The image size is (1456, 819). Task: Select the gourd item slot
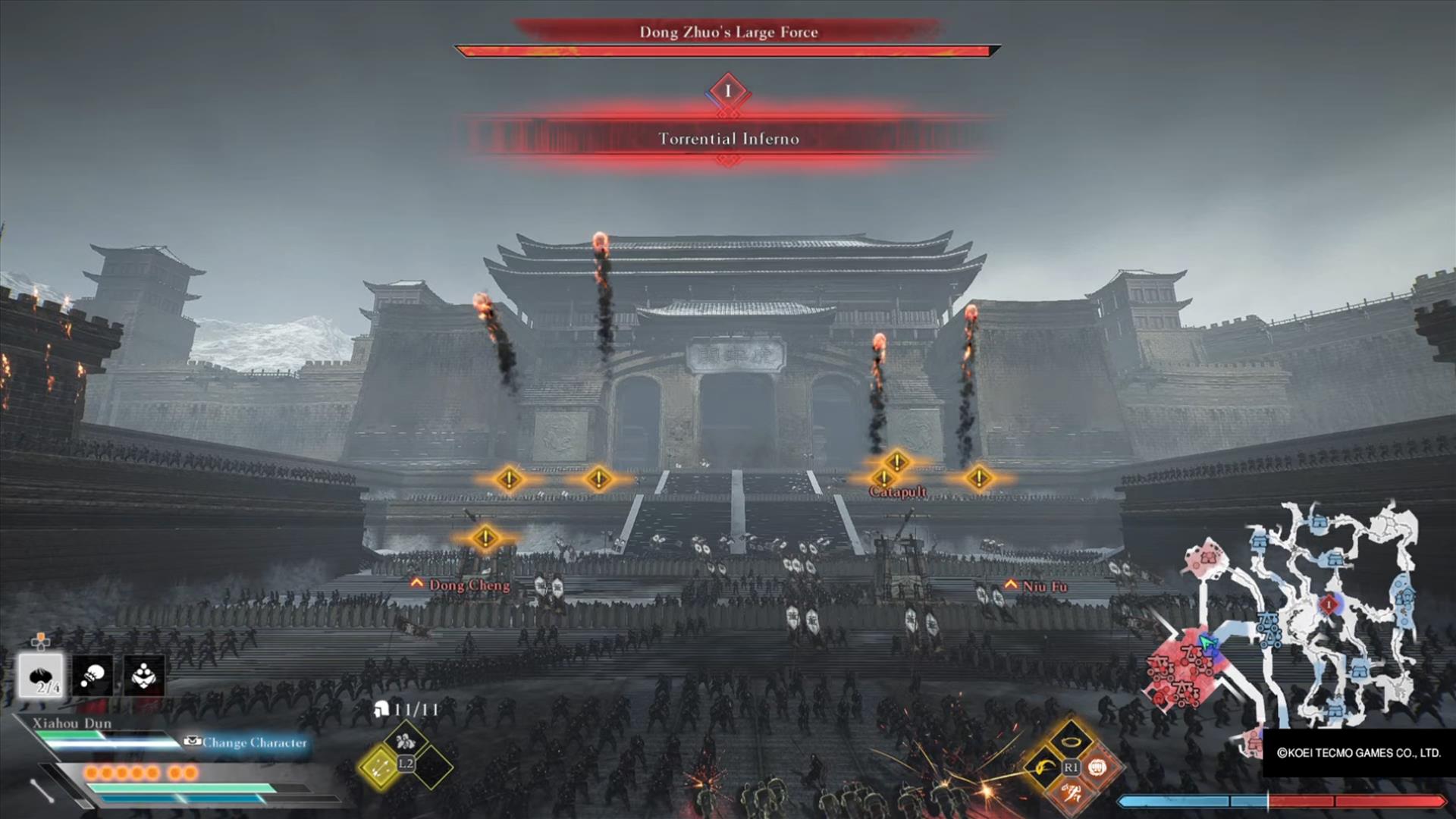(x=93, y=675)
